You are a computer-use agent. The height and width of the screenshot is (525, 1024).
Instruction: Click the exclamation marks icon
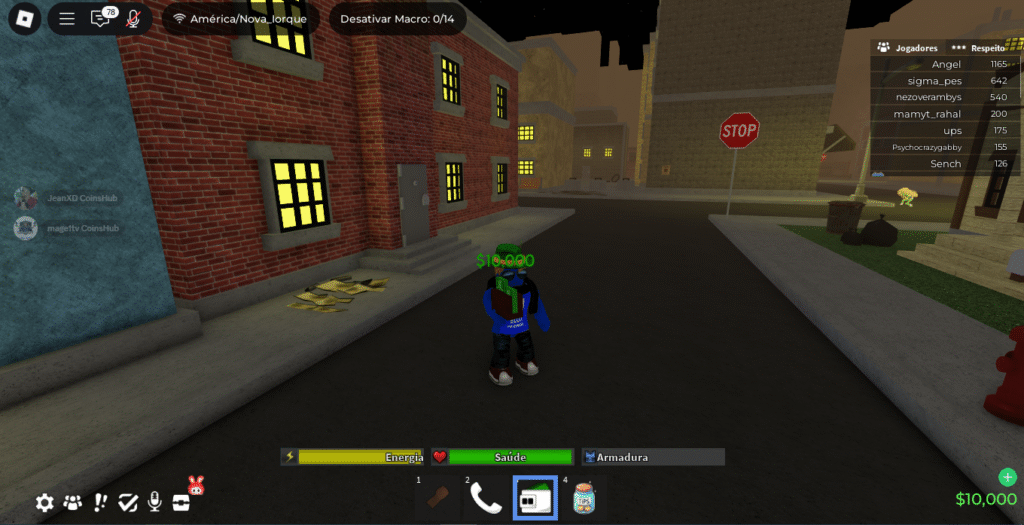tap(101, 502)
